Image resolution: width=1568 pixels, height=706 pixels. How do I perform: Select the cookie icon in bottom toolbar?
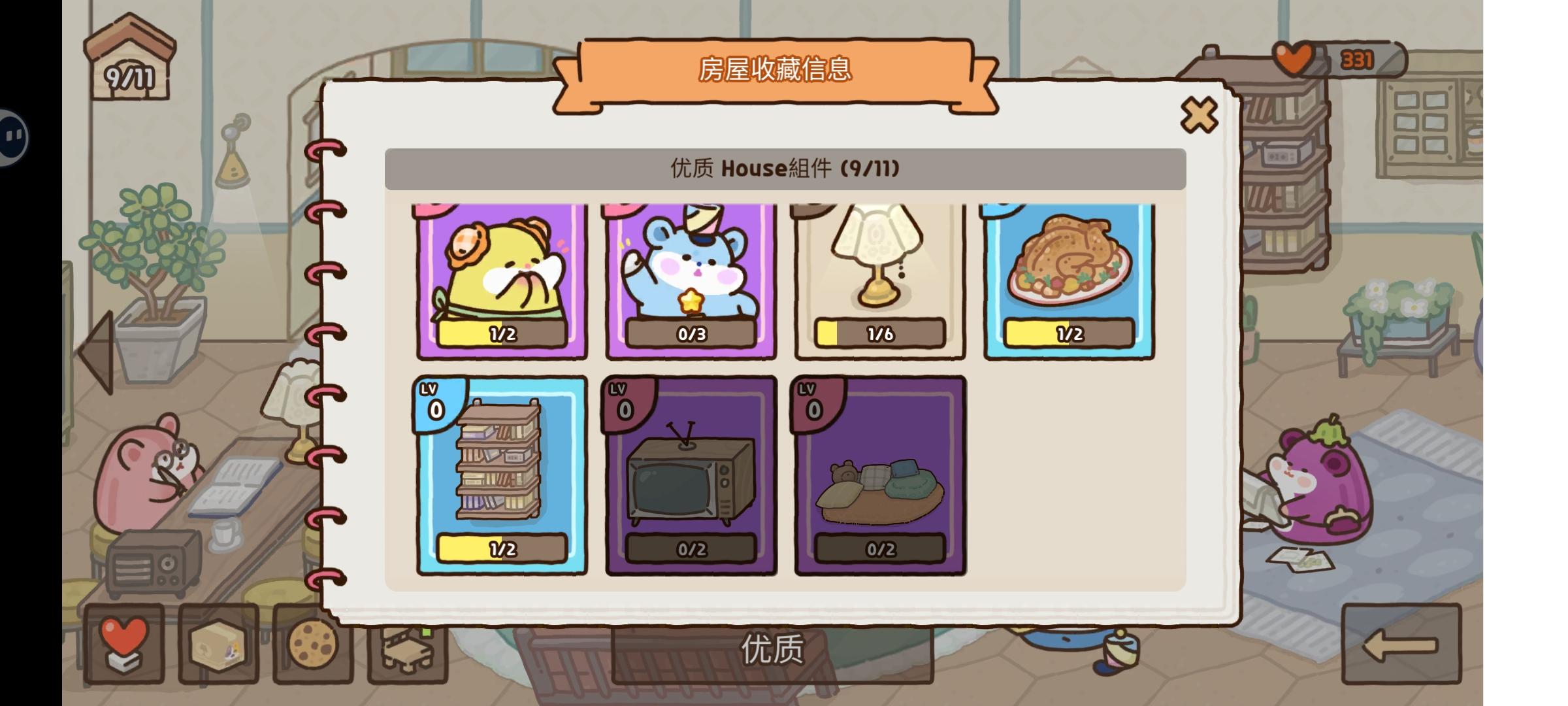[x=314, y=645]
